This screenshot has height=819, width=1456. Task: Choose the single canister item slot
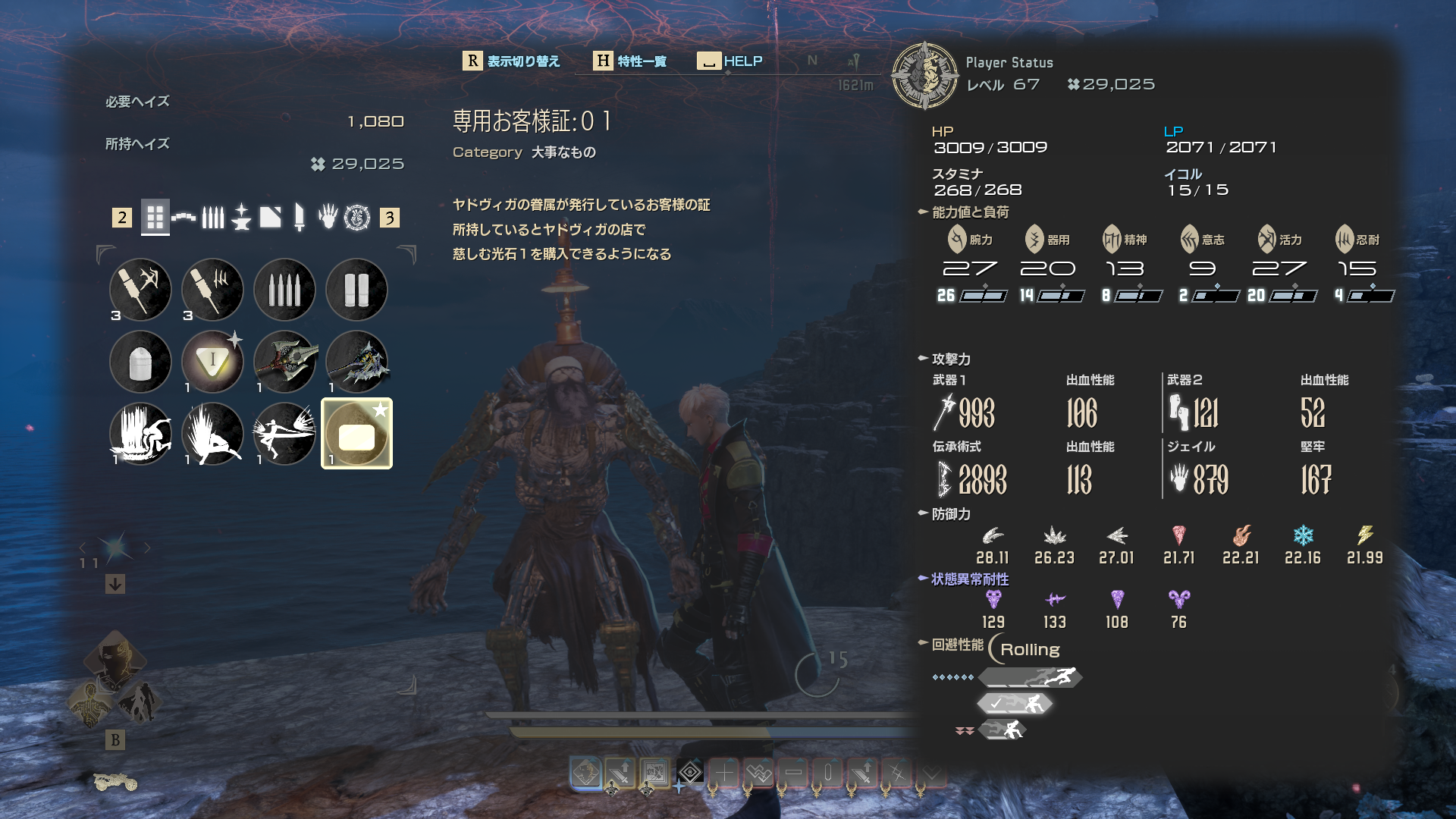tap(140, 362)
